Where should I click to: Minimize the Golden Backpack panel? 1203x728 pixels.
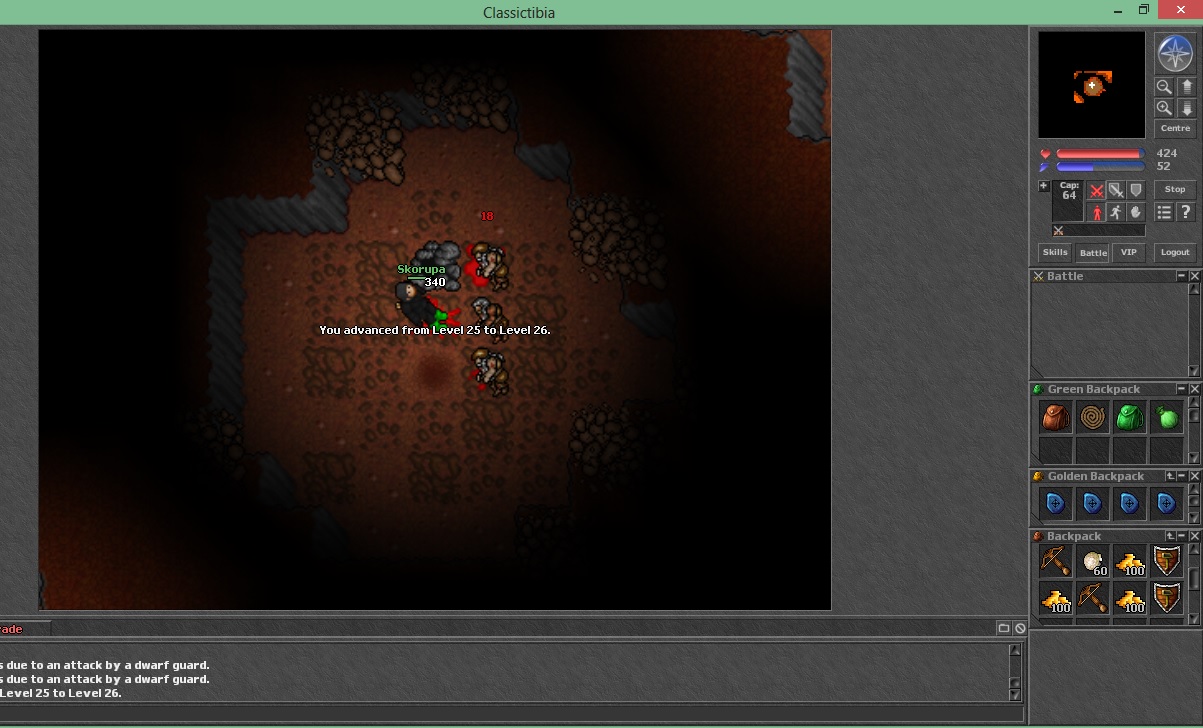click(x=1181, y=476)
